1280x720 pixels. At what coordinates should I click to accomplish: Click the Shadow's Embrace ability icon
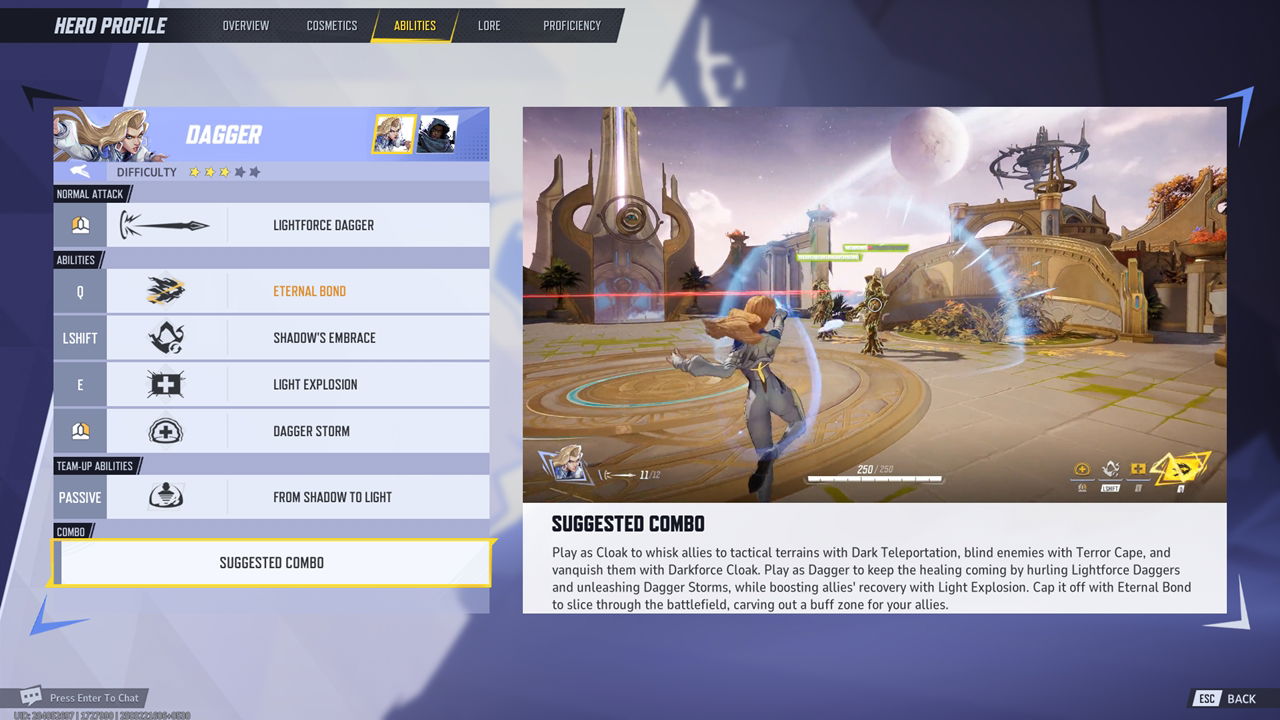pyautogui.click(x=167, y=338)
